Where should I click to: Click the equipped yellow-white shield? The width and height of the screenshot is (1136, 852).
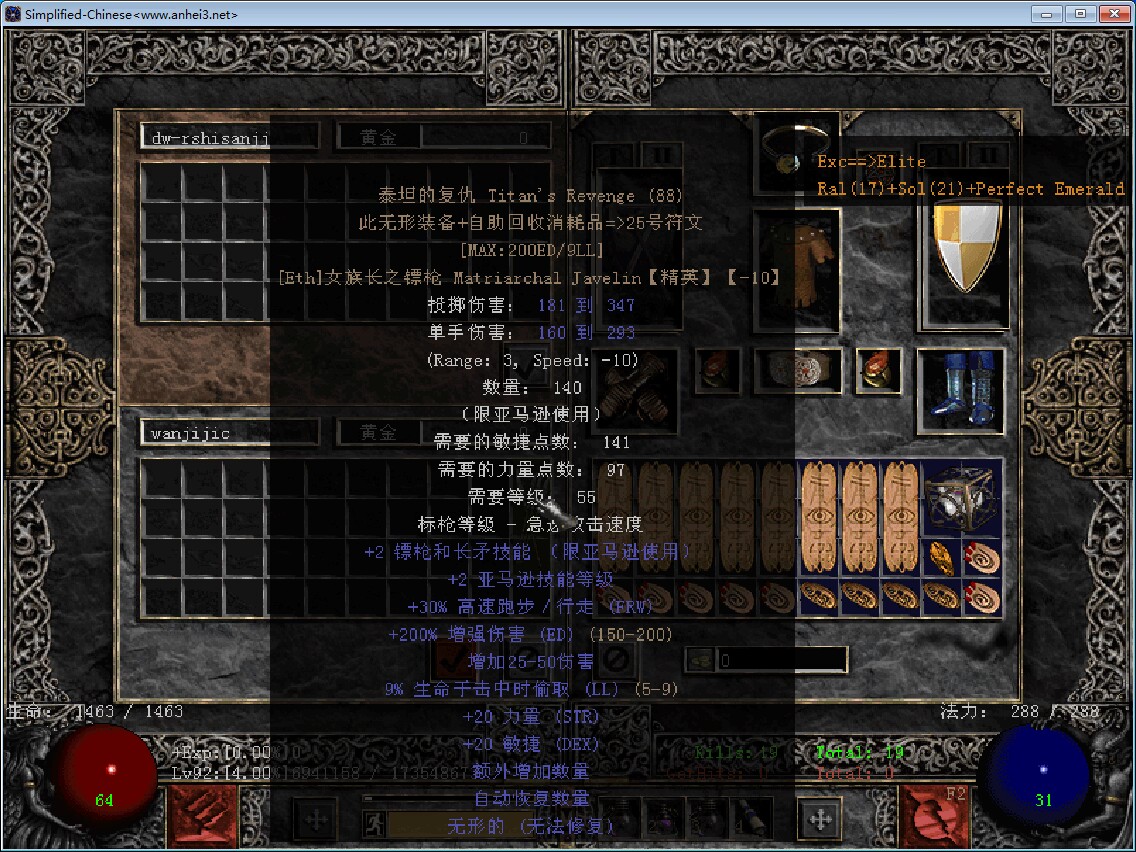pyautogui.click(x=966, y=244)
